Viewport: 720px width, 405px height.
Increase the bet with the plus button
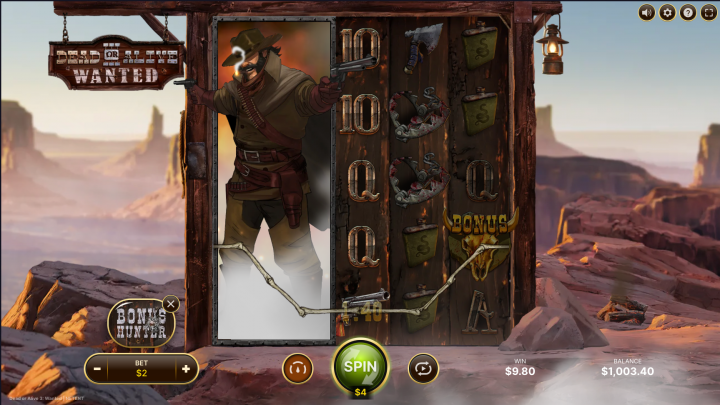(185, 369)
